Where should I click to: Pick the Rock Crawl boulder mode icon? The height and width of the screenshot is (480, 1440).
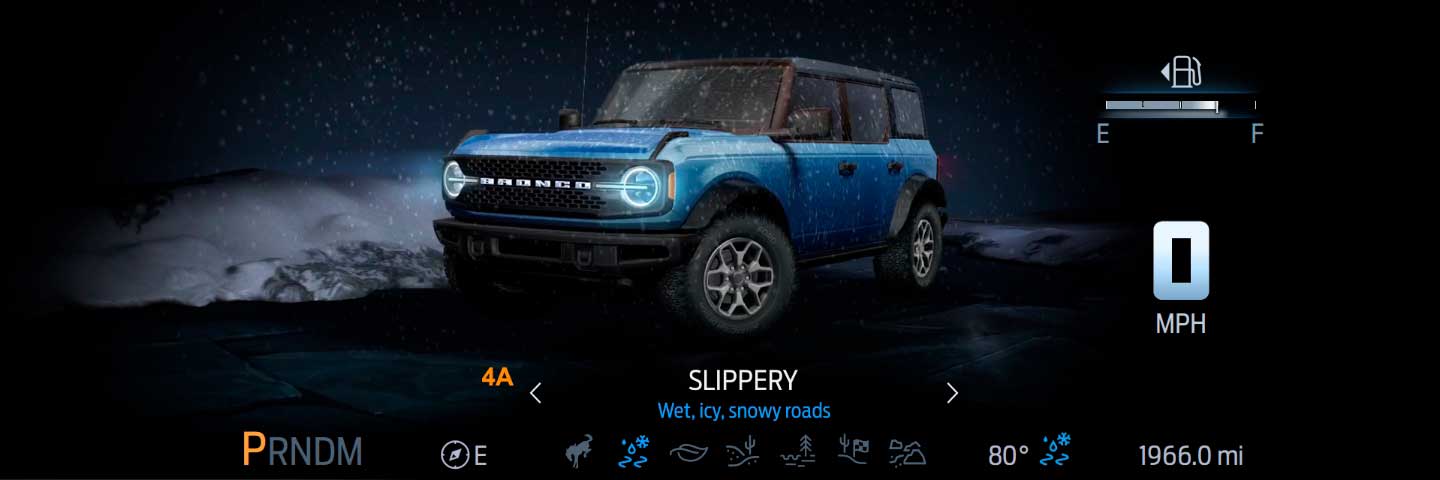(x=907, y=453)
